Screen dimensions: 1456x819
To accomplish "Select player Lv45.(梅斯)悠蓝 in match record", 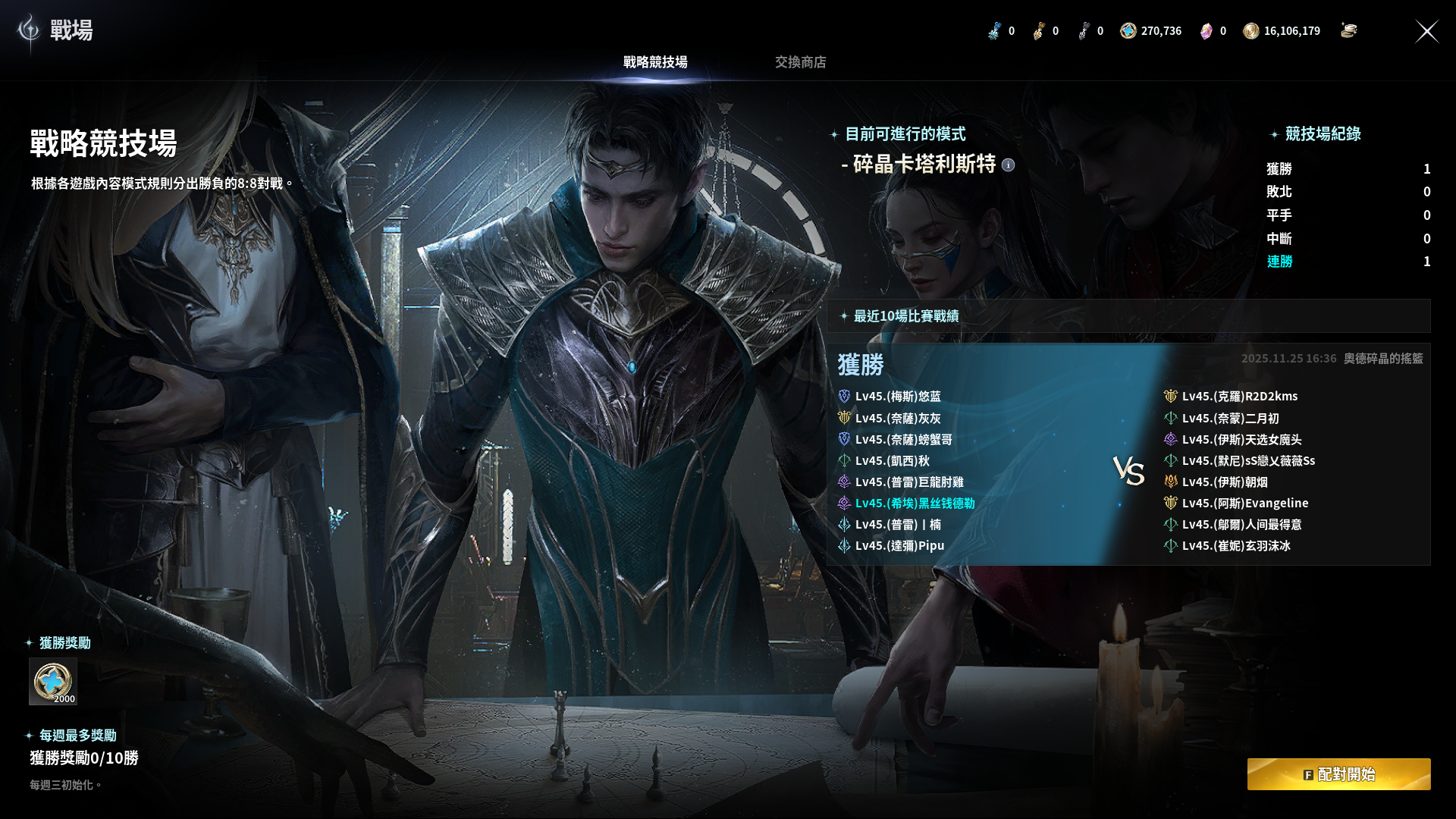I will tap(897, 397).
